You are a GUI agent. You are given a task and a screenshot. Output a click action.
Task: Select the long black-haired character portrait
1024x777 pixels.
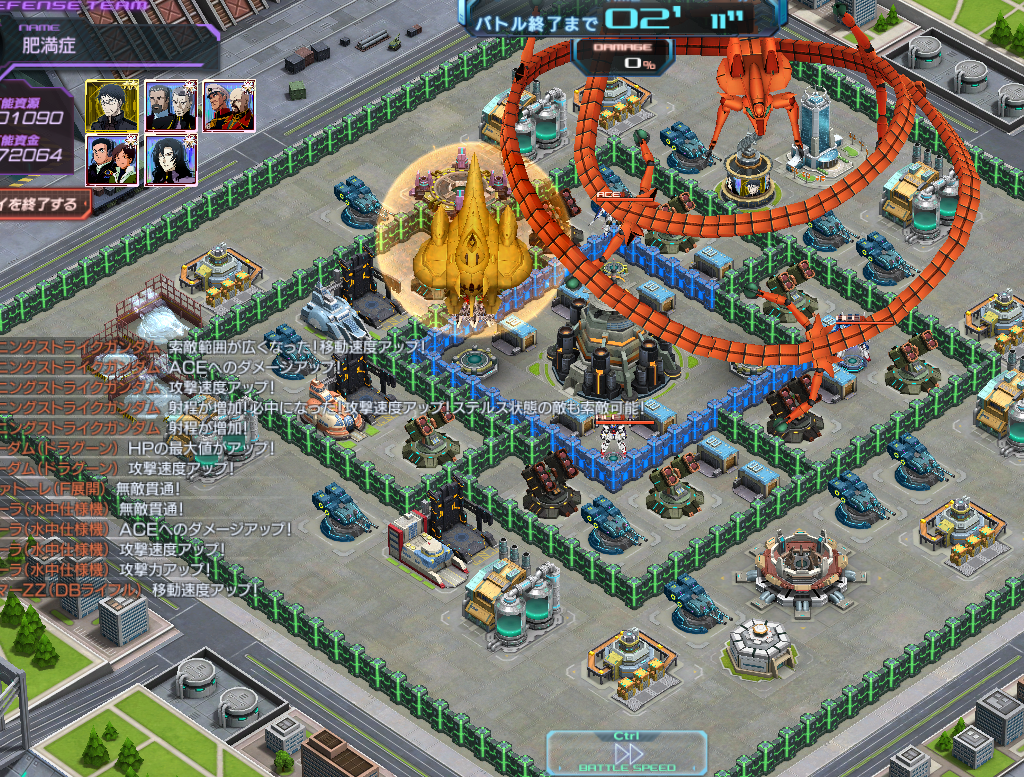click(170, 160)
